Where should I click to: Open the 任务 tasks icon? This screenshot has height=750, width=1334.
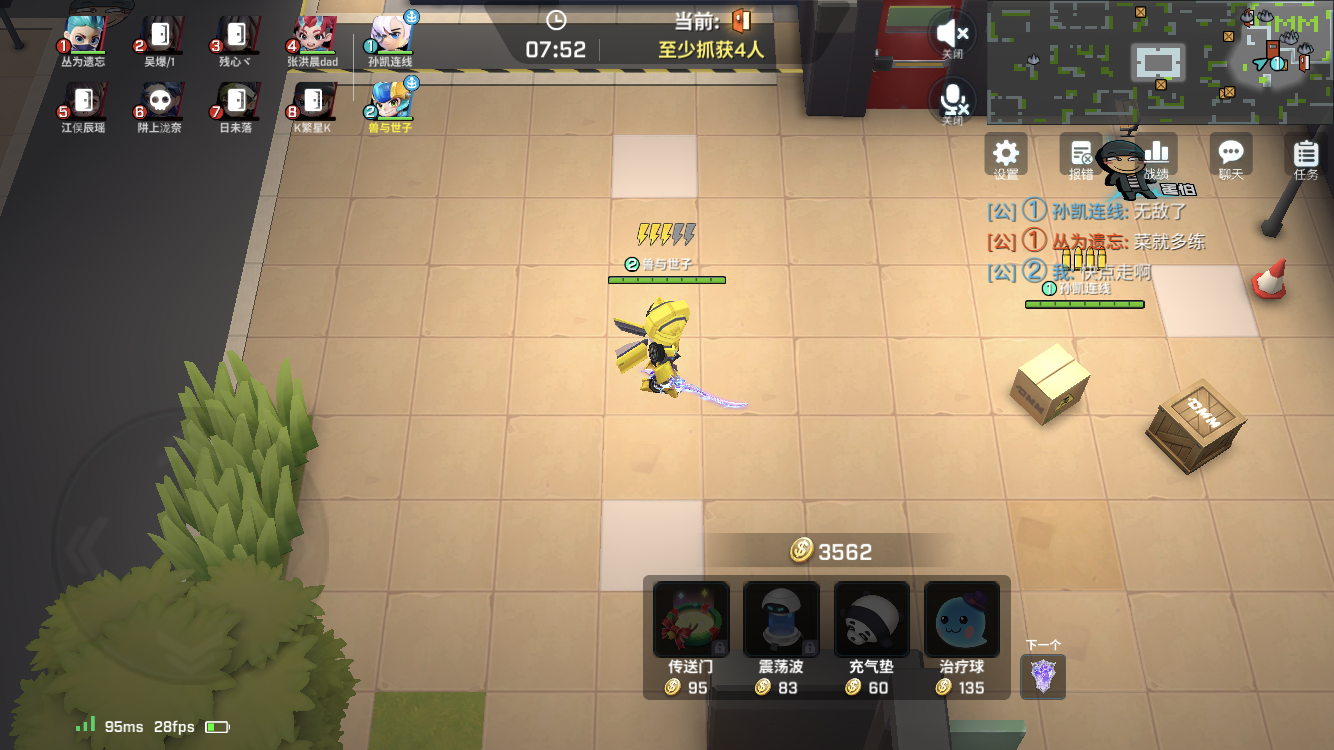click(x=1305, y=155)
